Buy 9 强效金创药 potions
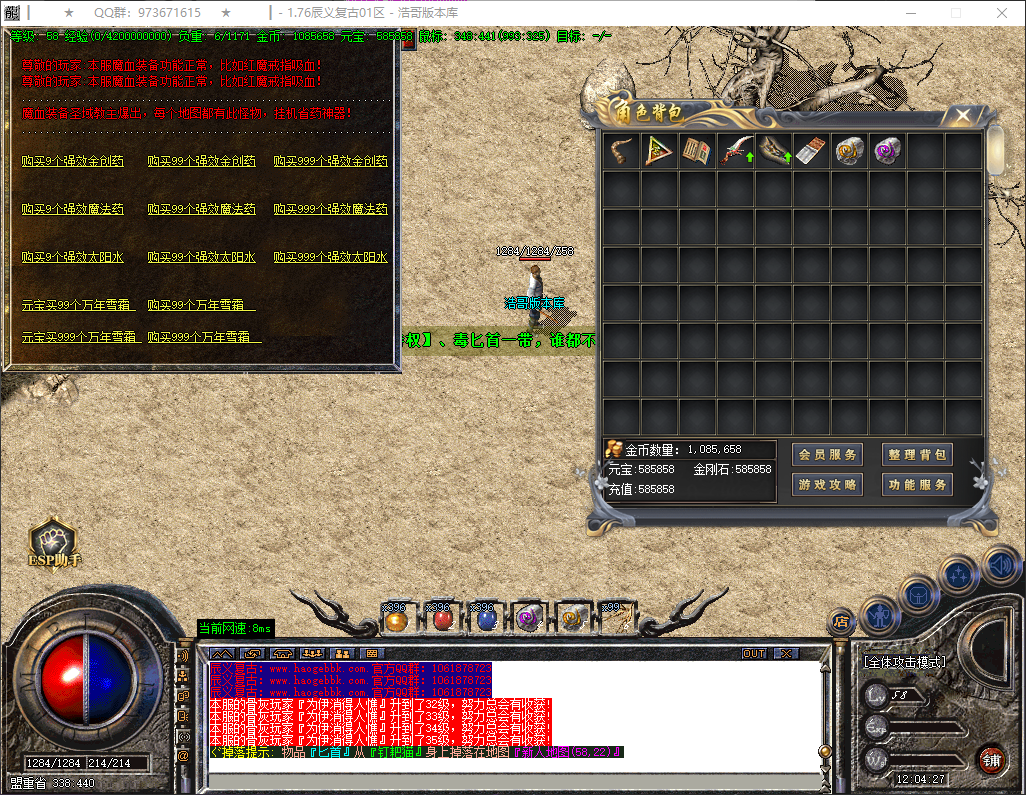Screen dimensions: 1026x795 pyautogui.click(x=73, y=161)
